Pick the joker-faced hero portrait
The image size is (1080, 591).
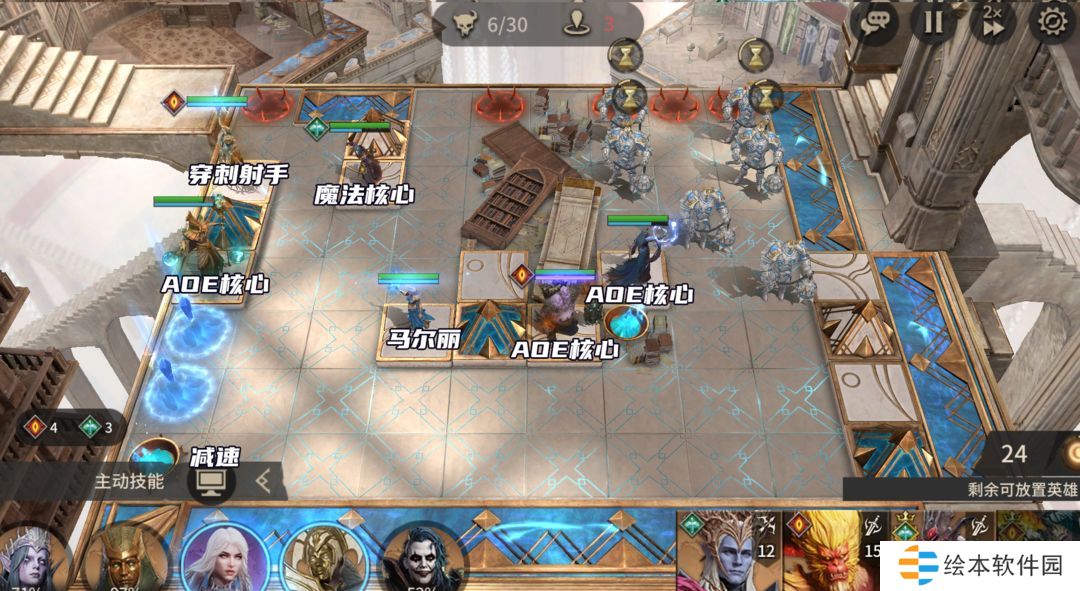tap(422, 560)
